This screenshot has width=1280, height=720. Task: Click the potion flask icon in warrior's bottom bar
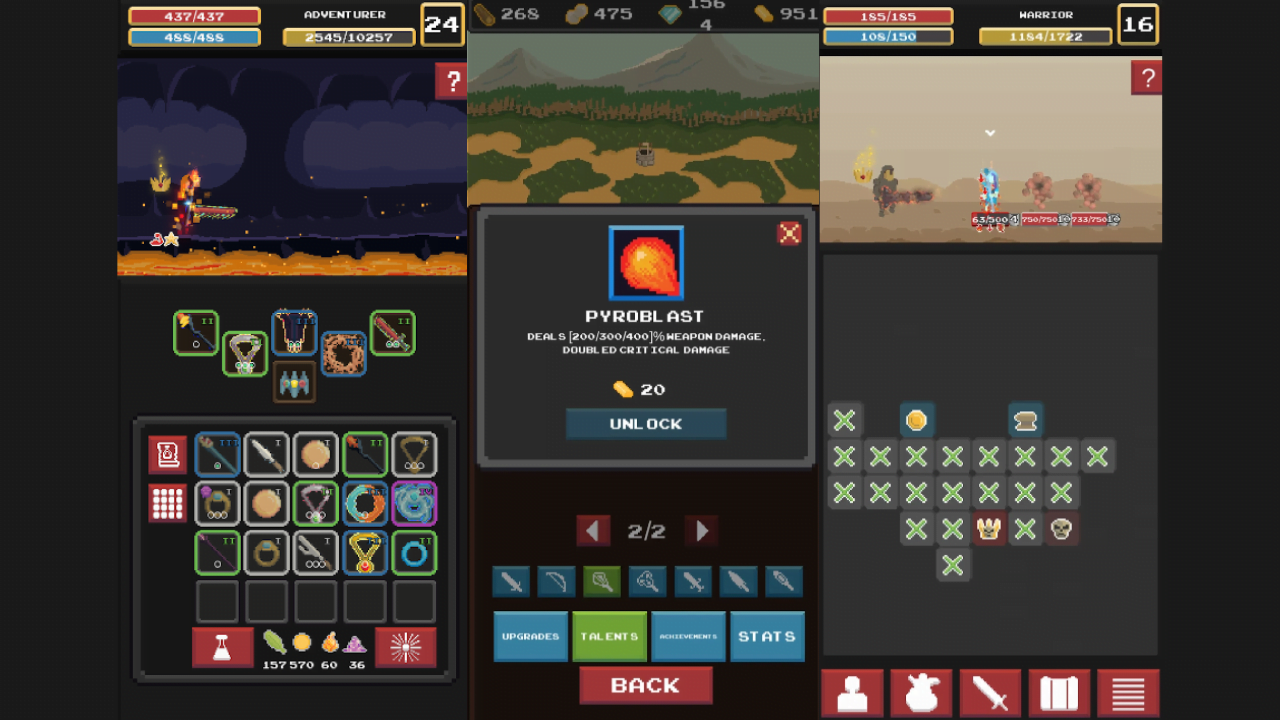[x=920, y=693]
